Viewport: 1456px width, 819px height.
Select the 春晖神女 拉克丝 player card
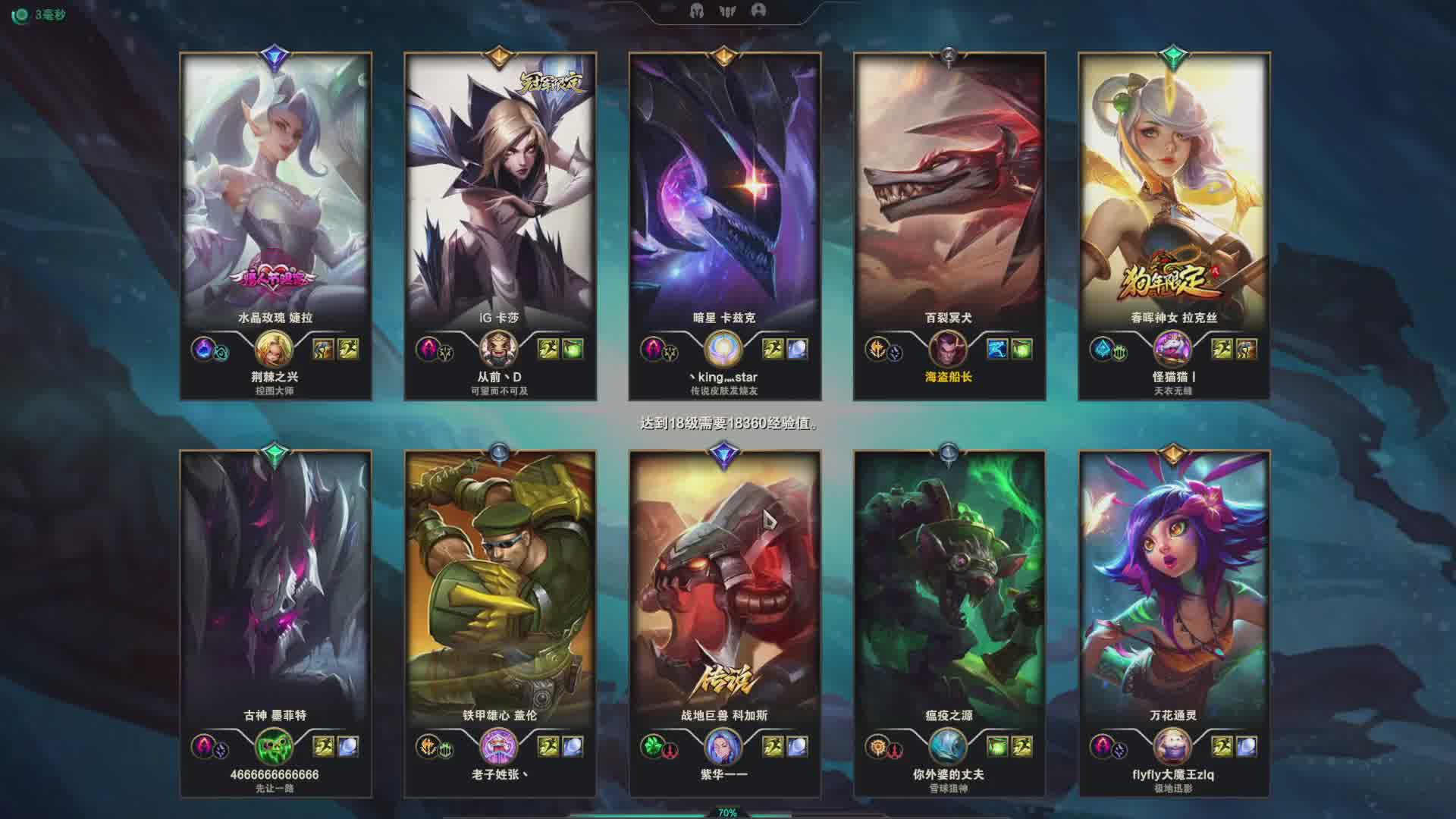point(1173,190)
